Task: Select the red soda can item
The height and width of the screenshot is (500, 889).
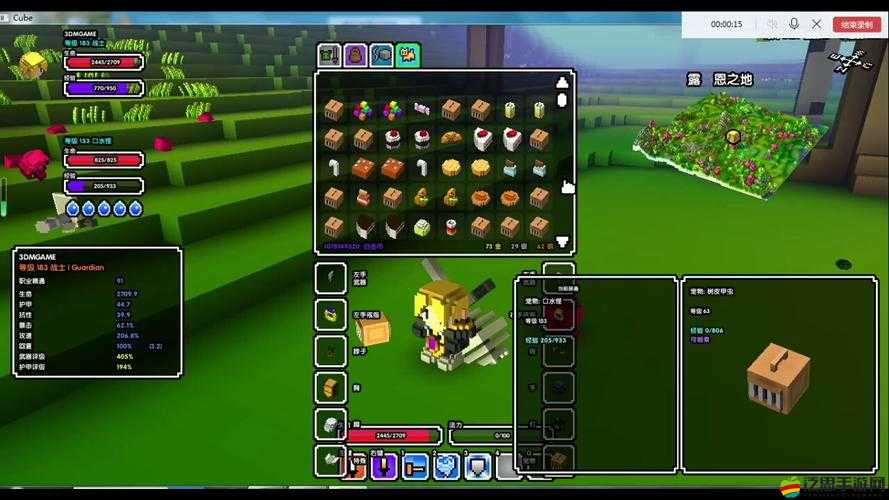Action: pos(451,226)
